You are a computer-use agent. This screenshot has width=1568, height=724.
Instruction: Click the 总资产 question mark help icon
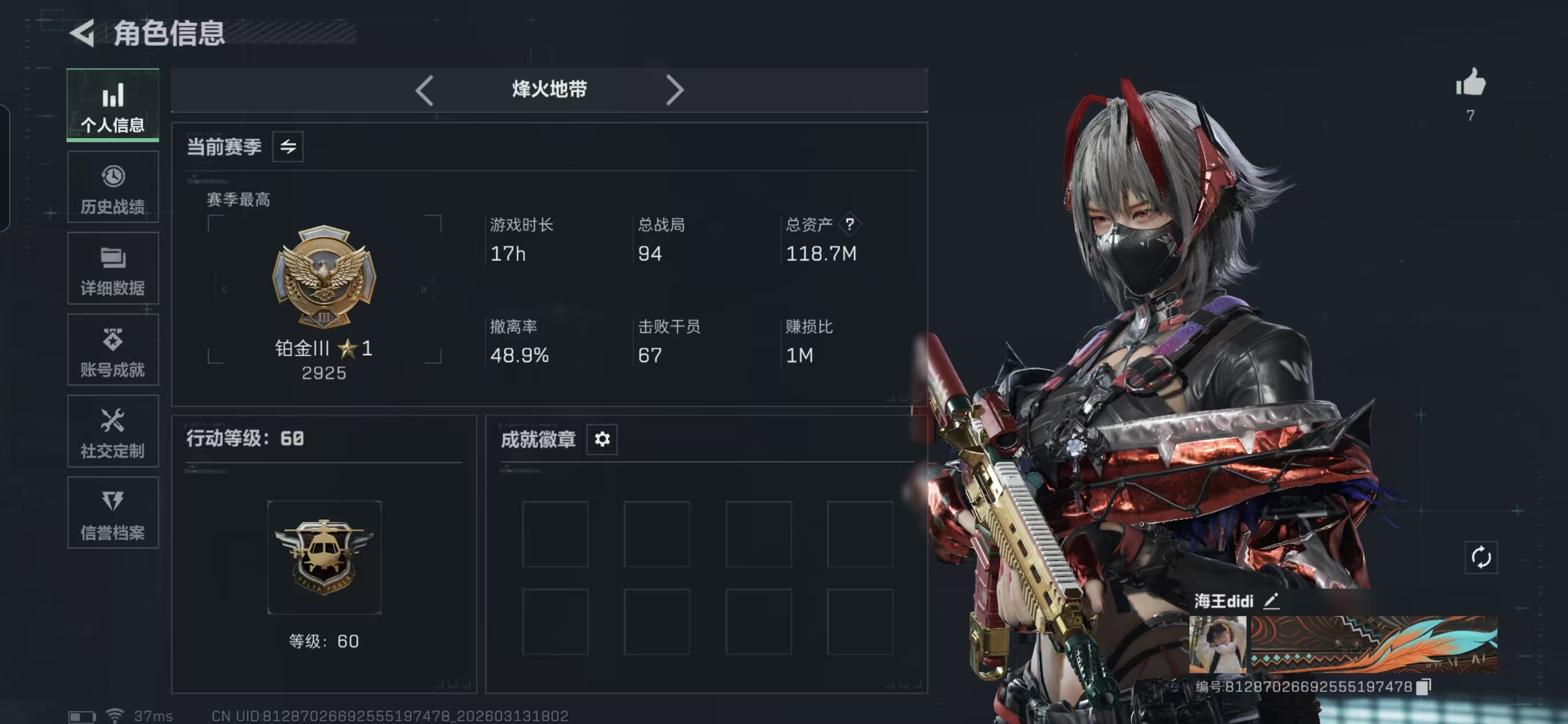pos(850,225)
